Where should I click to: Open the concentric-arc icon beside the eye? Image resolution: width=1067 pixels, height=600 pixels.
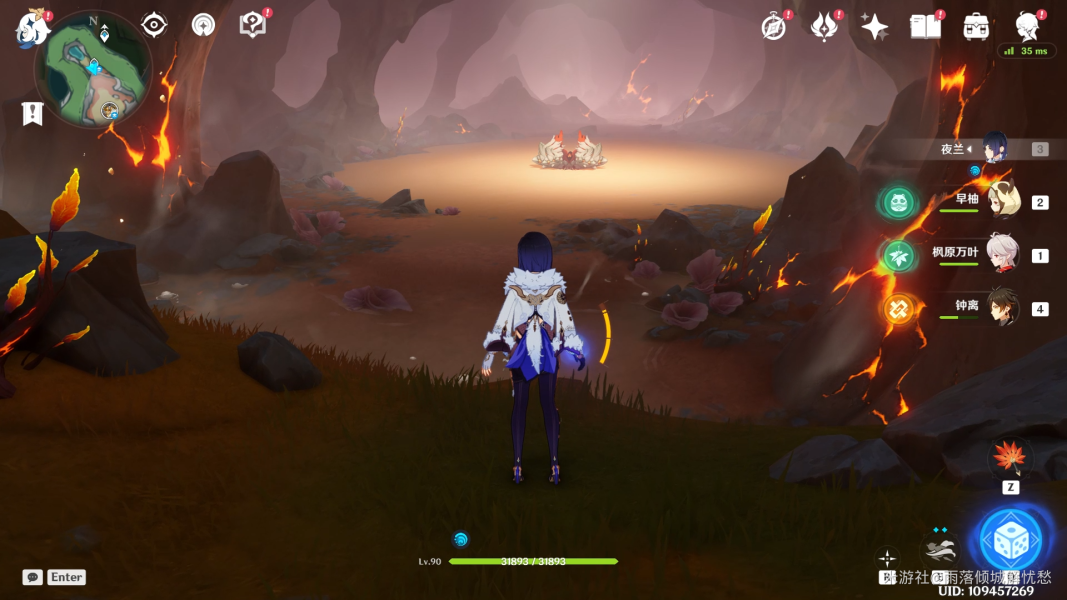pyautogui.click(x=203, y=25)
